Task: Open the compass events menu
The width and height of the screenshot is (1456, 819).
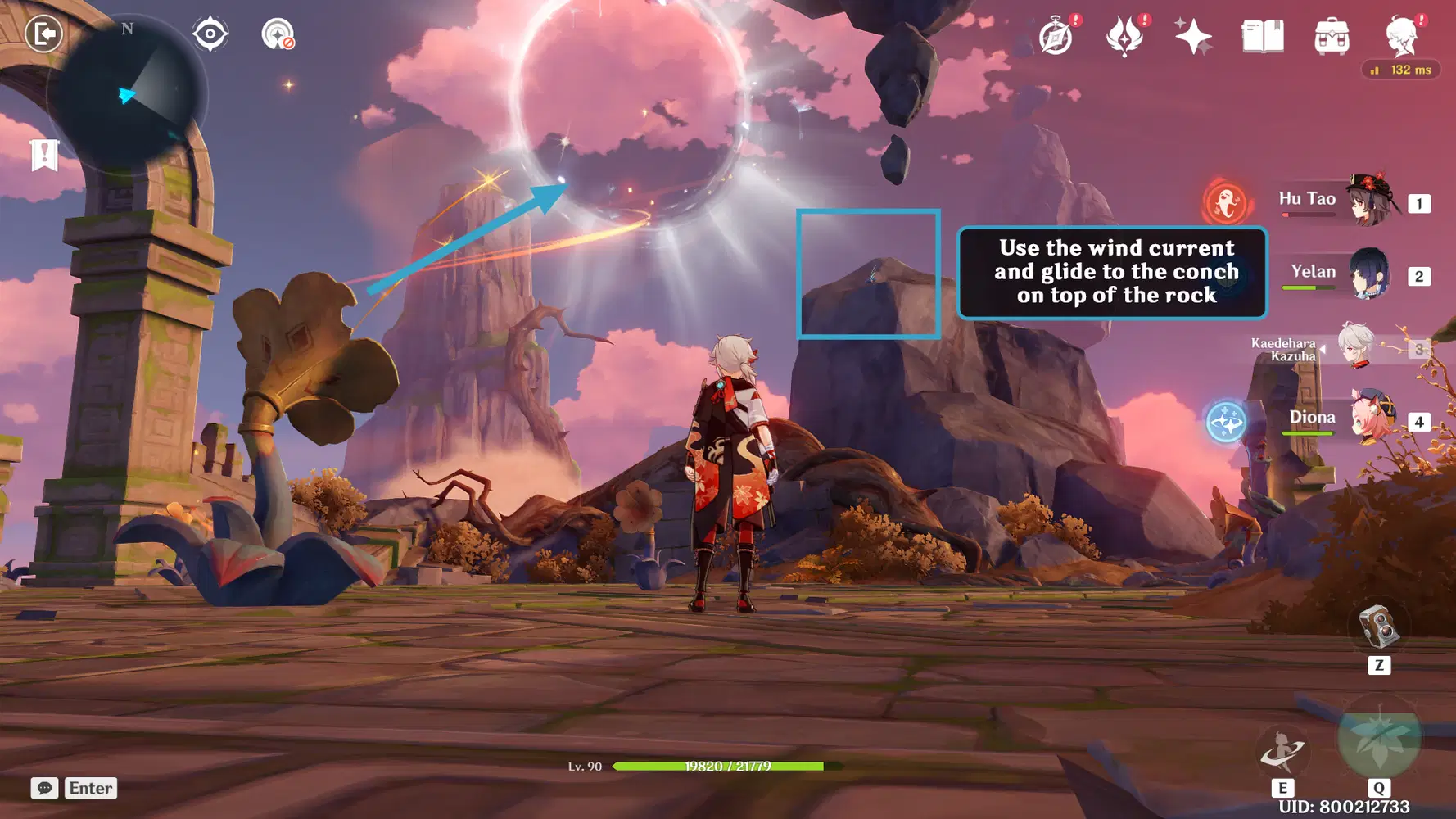Action: tap(1056, 37)
